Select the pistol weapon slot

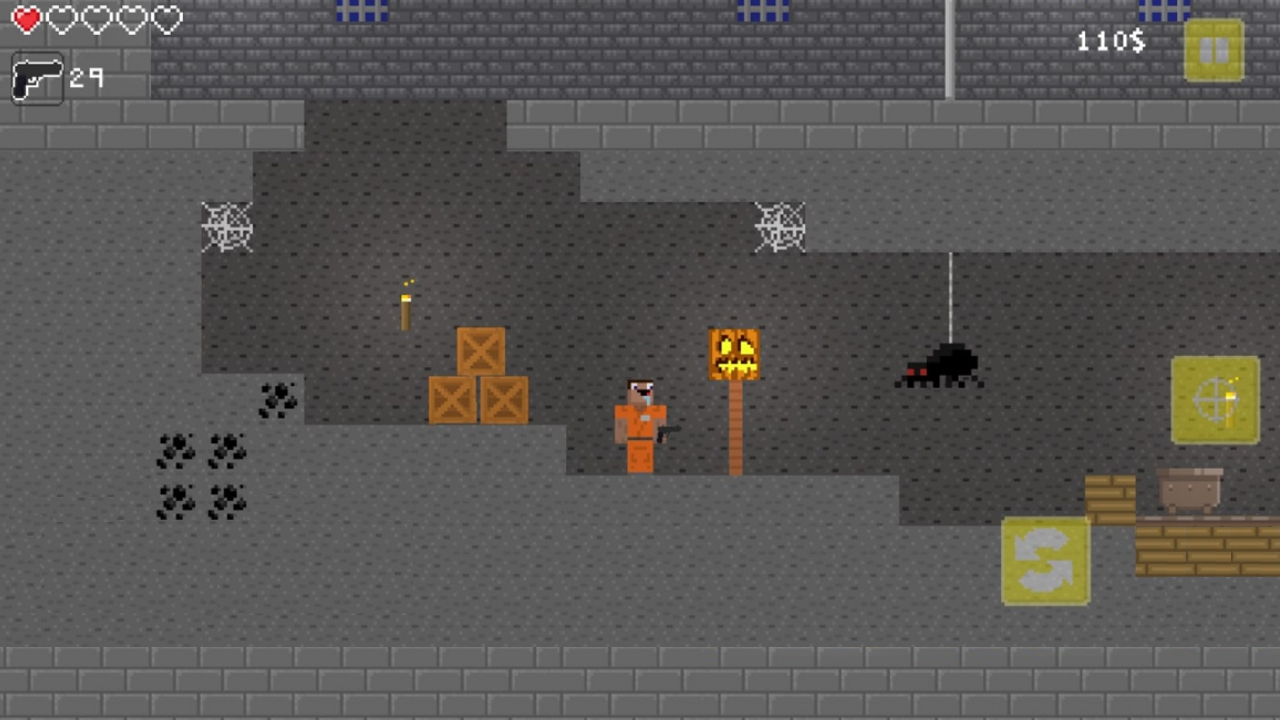point(38,78)
